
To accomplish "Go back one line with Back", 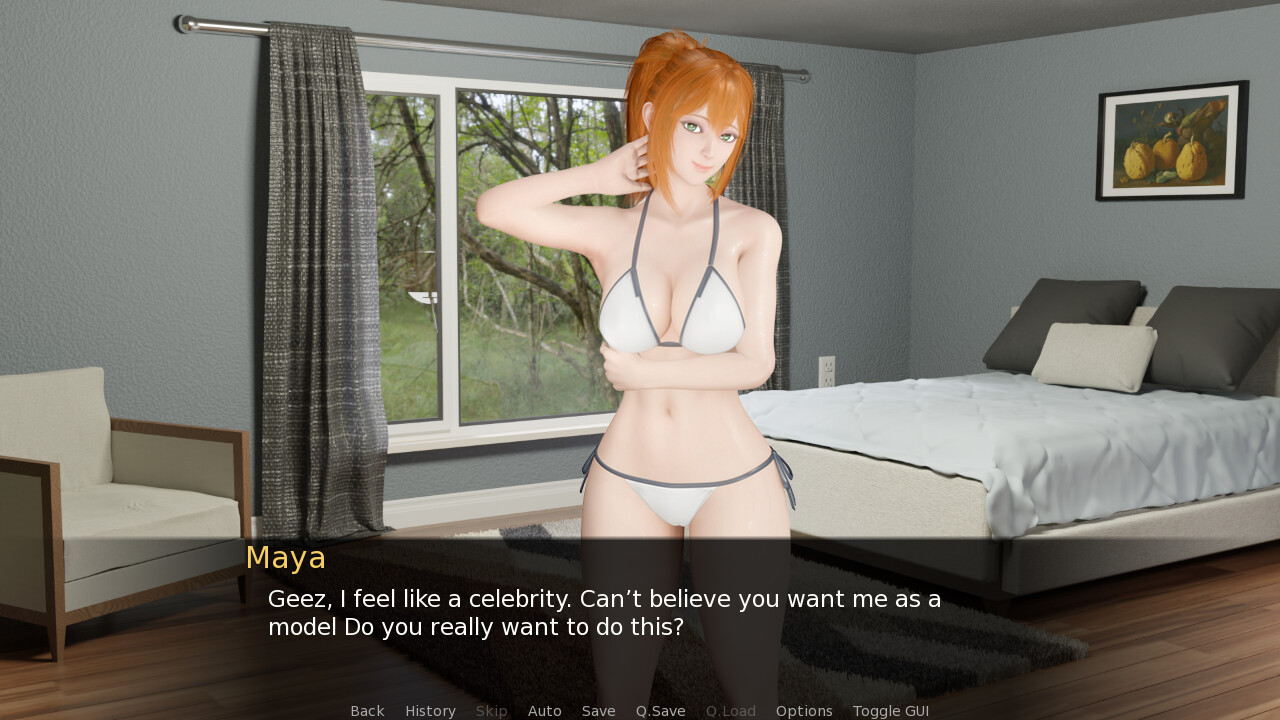I will [x=367, y=711].
